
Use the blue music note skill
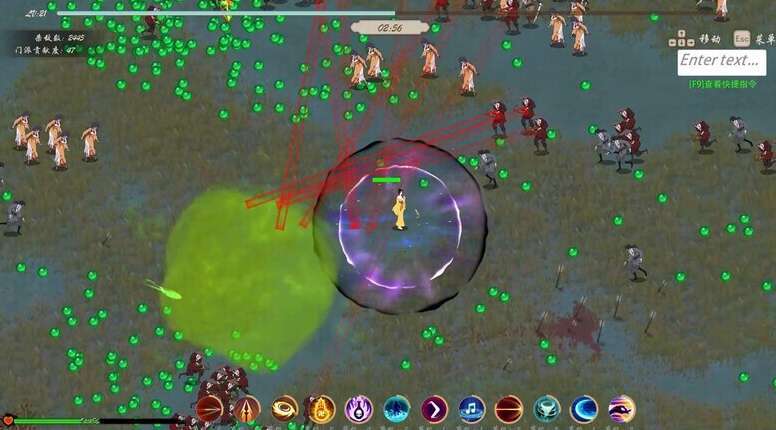click(472, 409)
